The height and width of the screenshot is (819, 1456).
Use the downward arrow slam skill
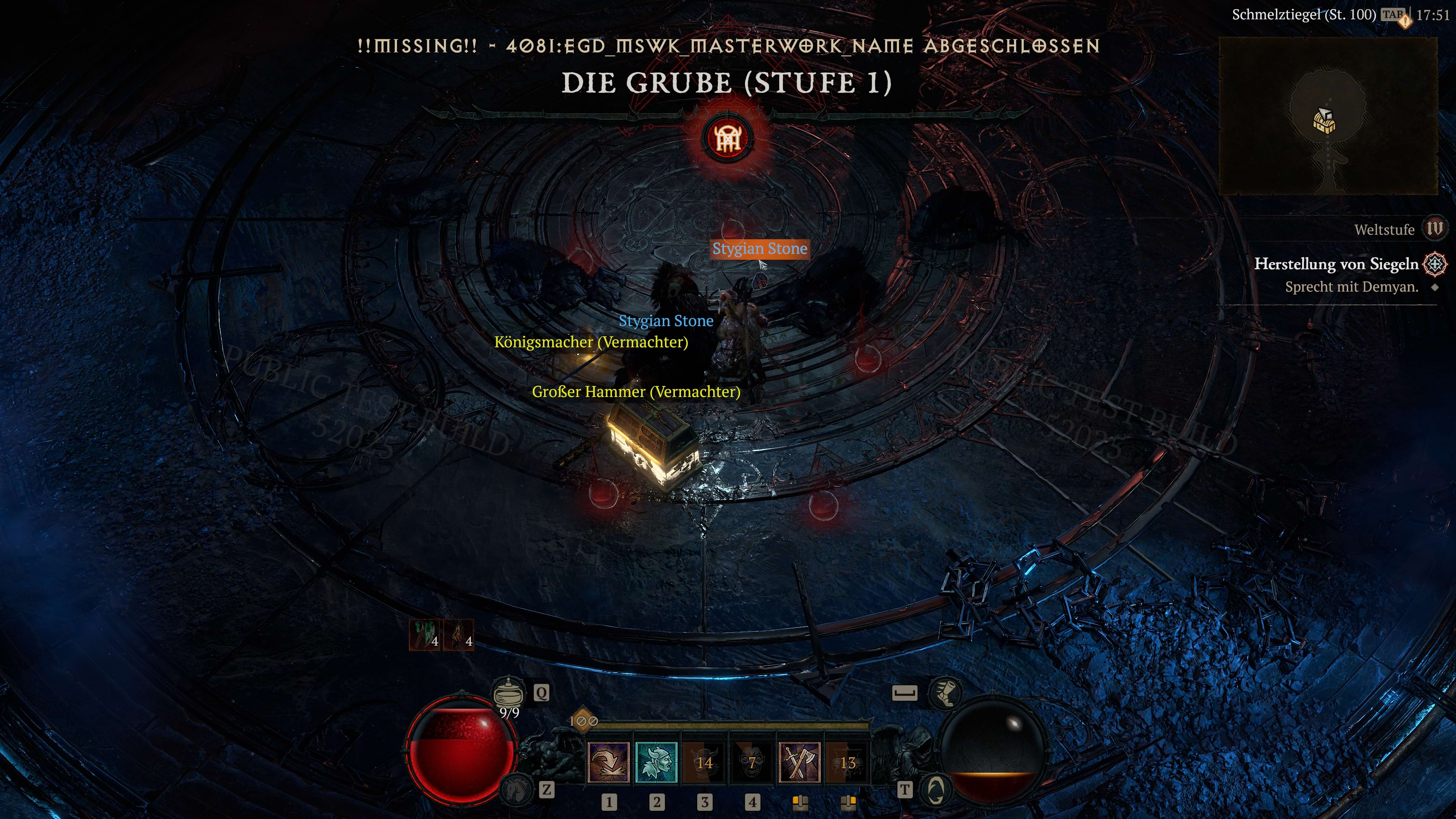click(x=609, y=762)
